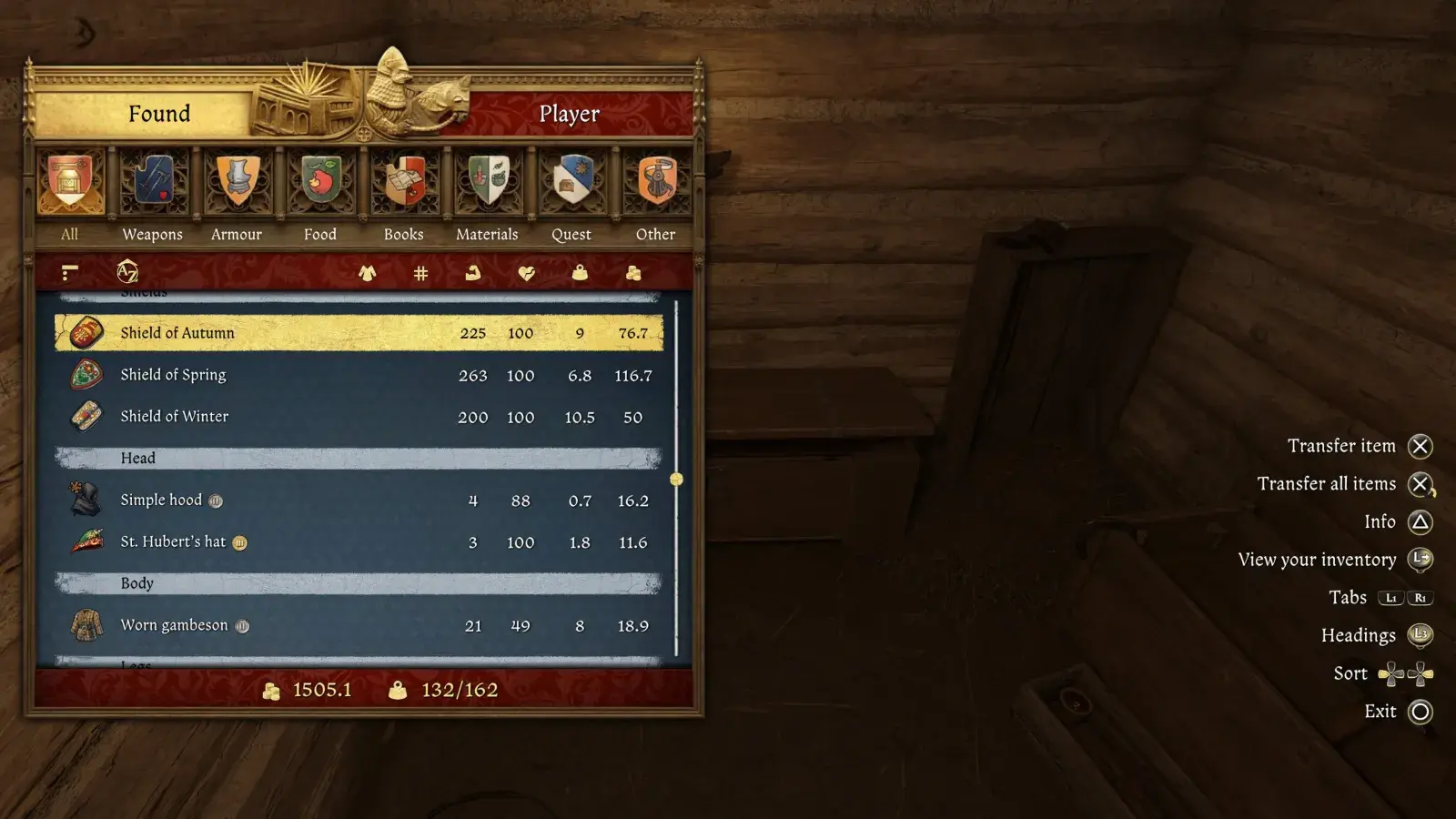The height and width of the screenshot is (819, 1456).
Task: Open the Books category shield icon
Action: coord(403,182)
